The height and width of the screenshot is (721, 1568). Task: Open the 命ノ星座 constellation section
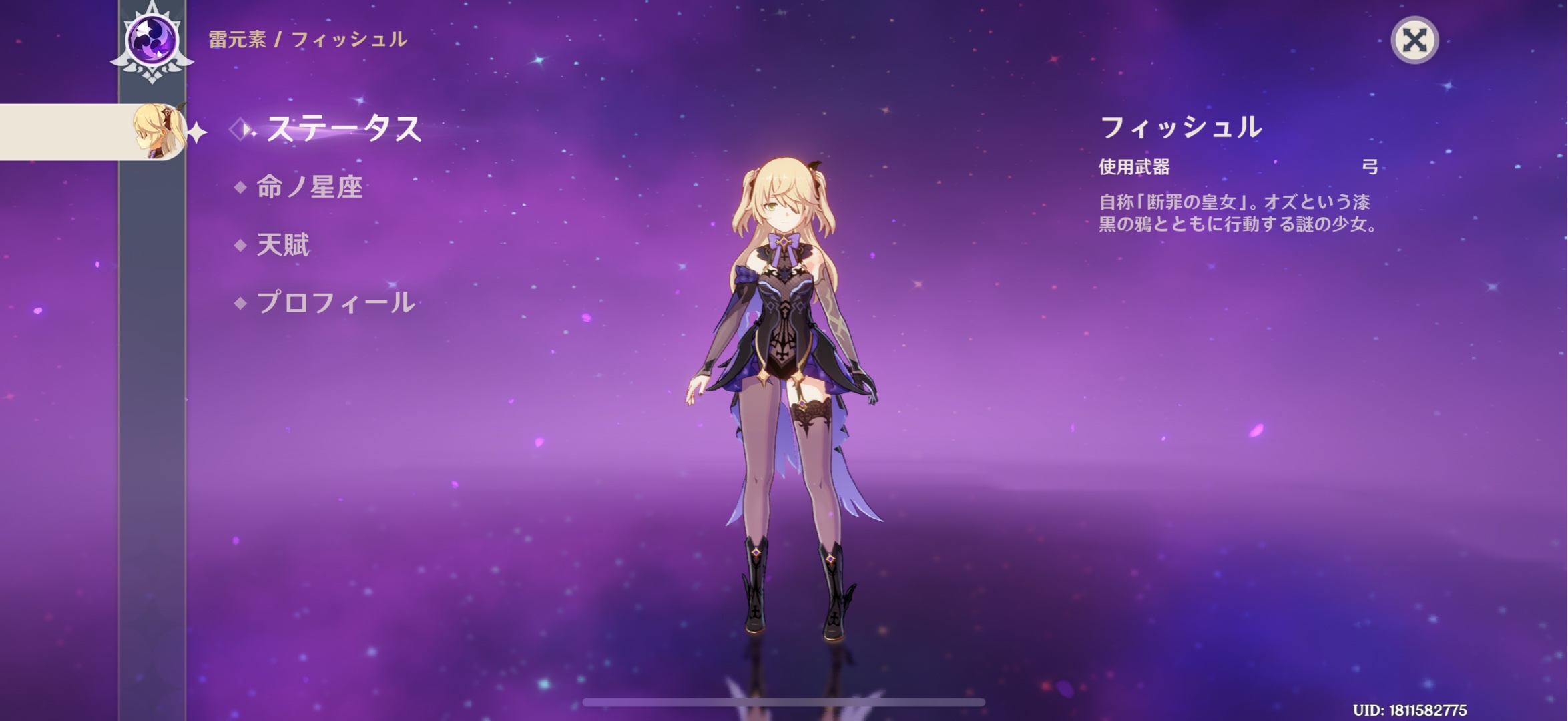point(309,187)
